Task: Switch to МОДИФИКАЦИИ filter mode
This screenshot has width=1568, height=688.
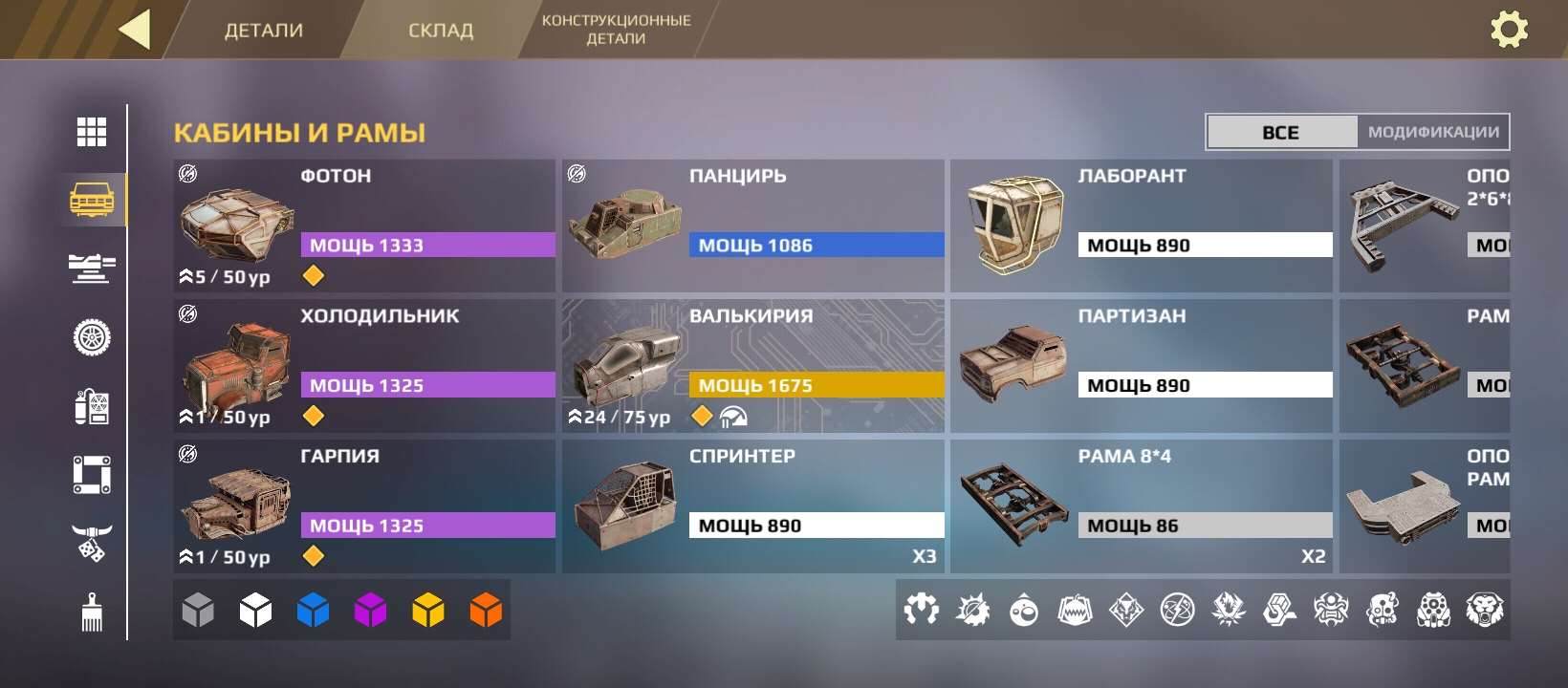Action: tap(1431, 131)
